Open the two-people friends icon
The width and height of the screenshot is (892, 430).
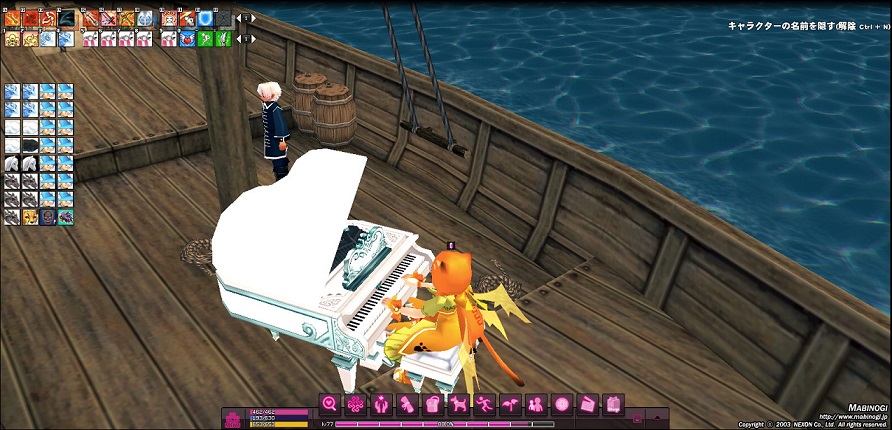[536, 404]
